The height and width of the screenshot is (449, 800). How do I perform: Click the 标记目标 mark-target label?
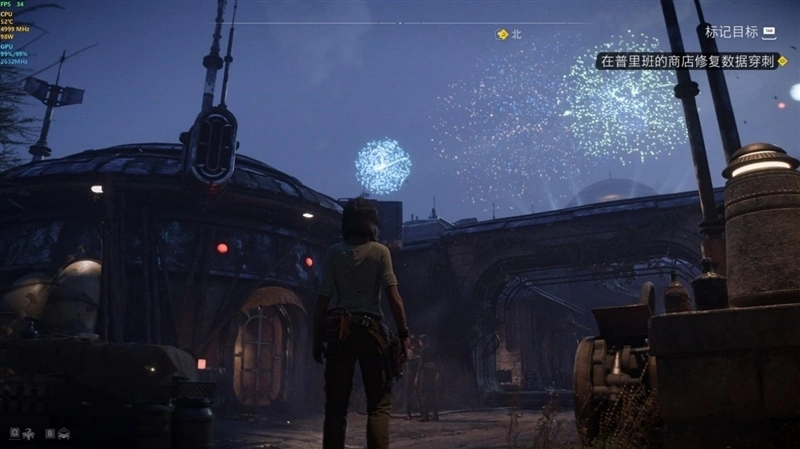click(x=731, y=32)
